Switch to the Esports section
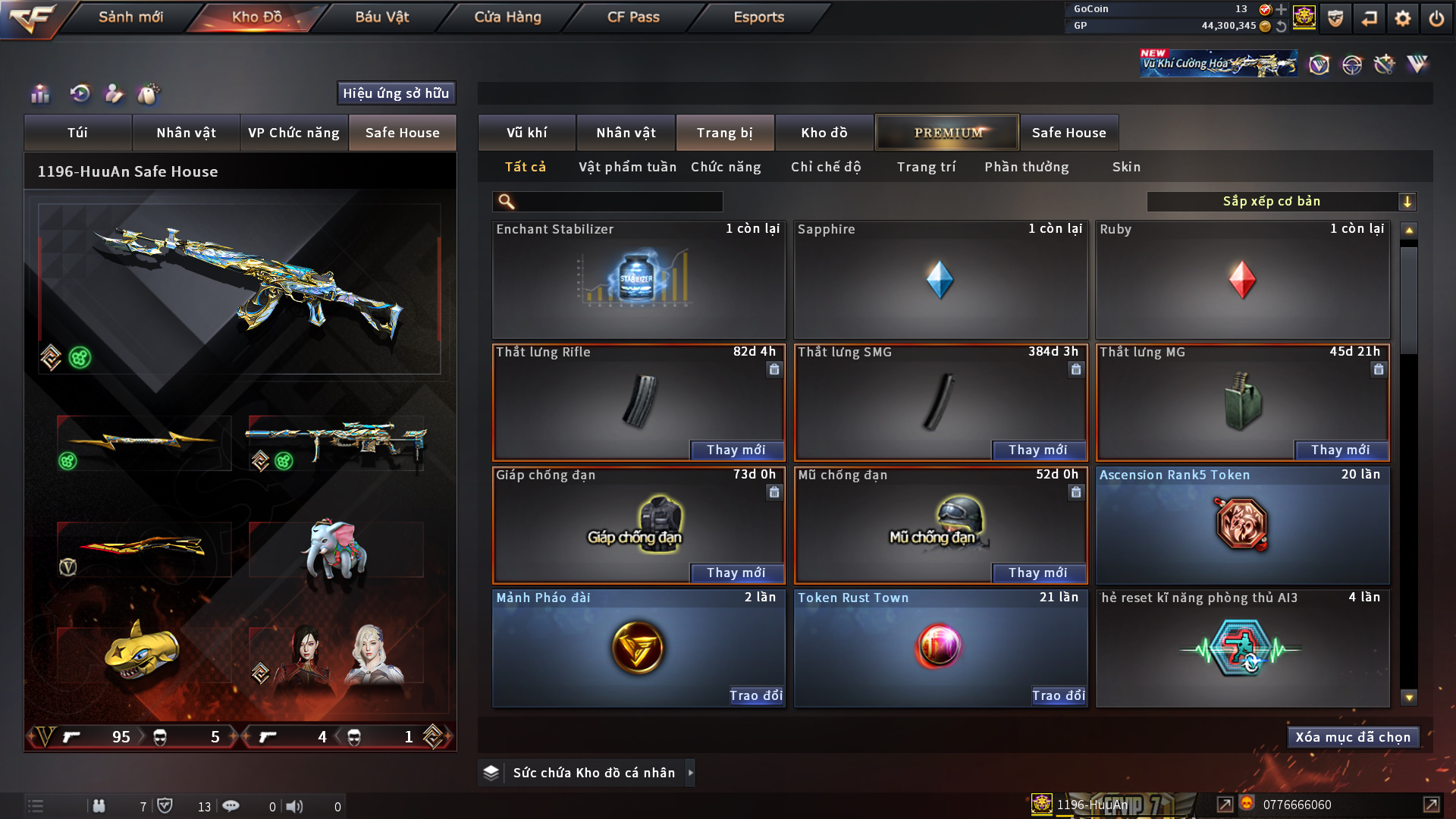This screenshot has height=819, width=1456. 758,17
